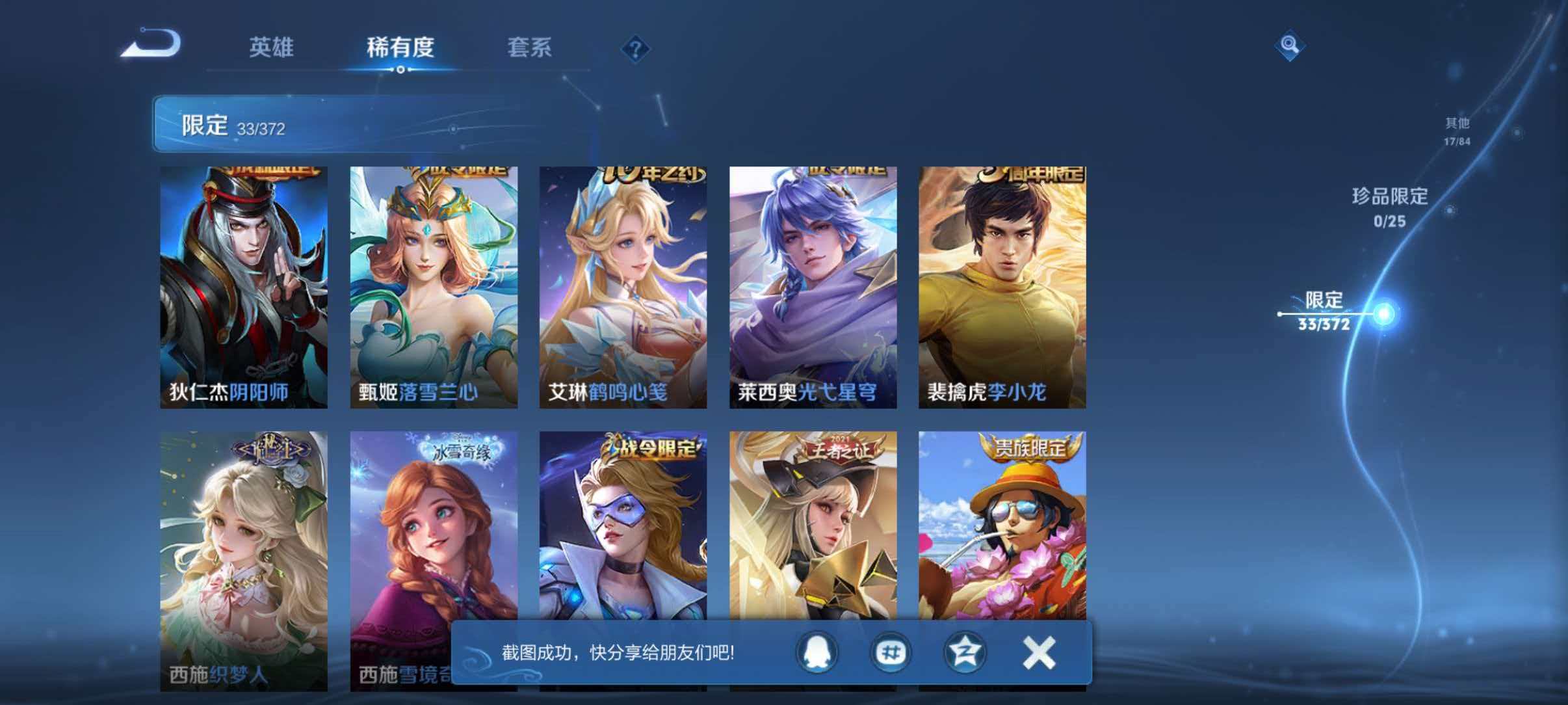Open the 艾琳 鹤鸣心笺 skin card

(622, 286)
